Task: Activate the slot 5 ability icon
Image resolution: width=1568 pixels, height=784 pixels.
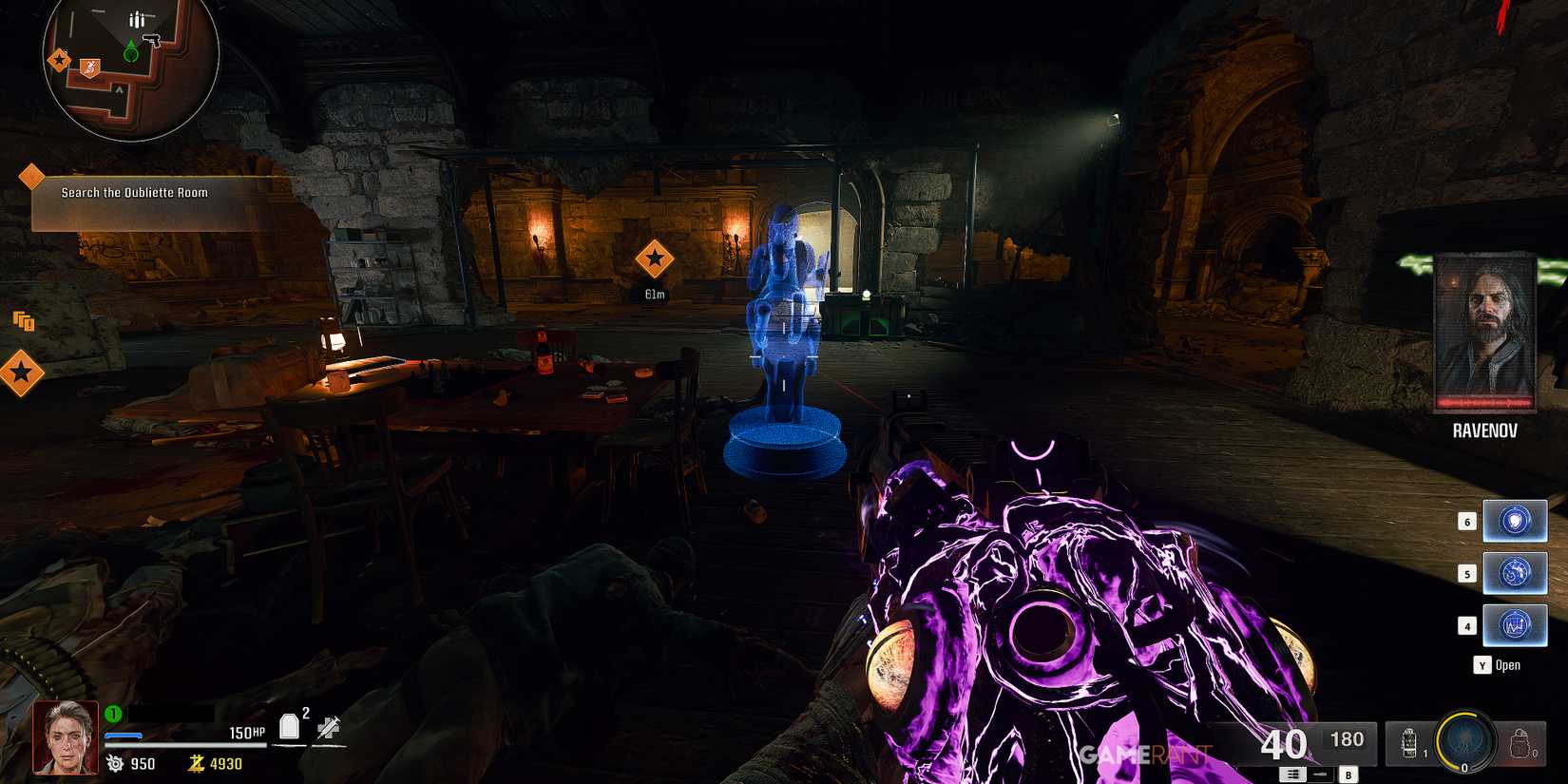Action: pyautogui.click(x=1515, y=573)
